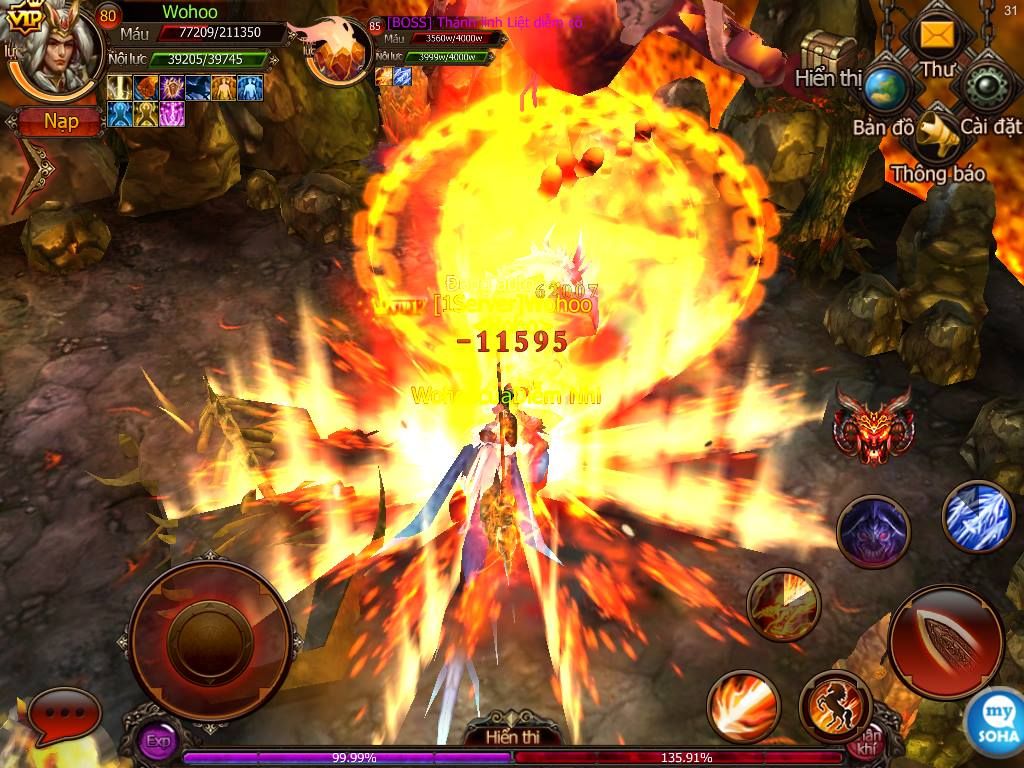Hit the large red blade attack button
1024x768 pixels.
[945, 641]
